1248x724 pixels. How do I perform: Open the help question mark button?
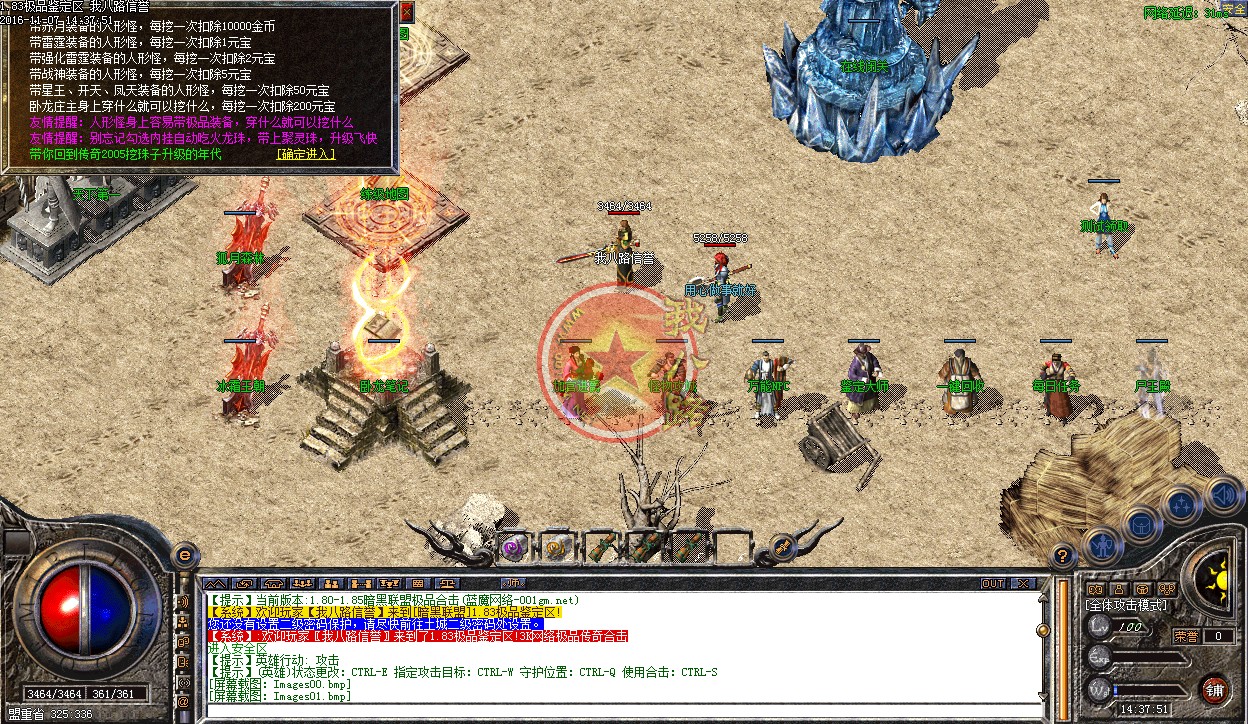1063,554
